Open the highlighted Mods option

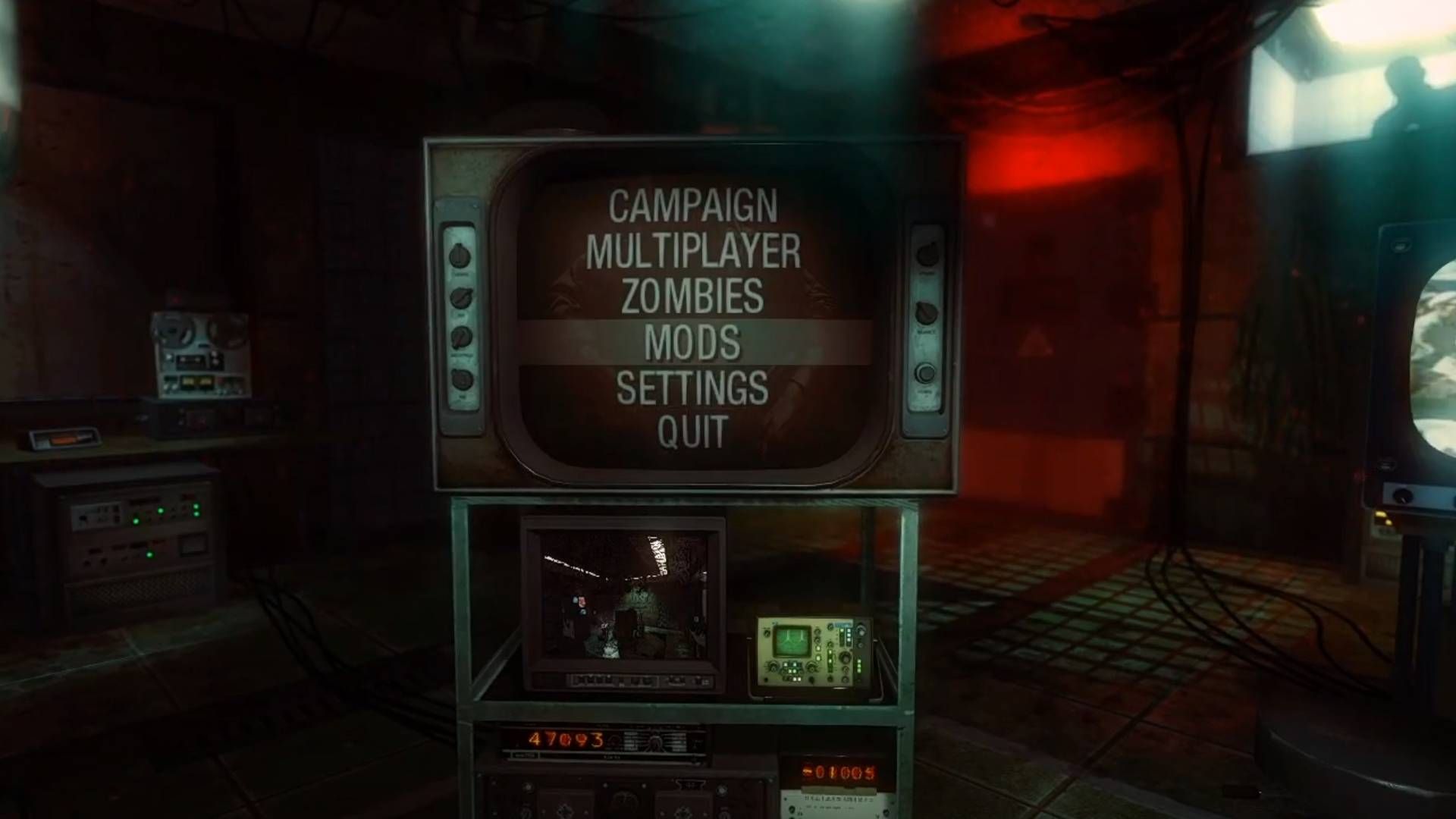pos(693,343)
